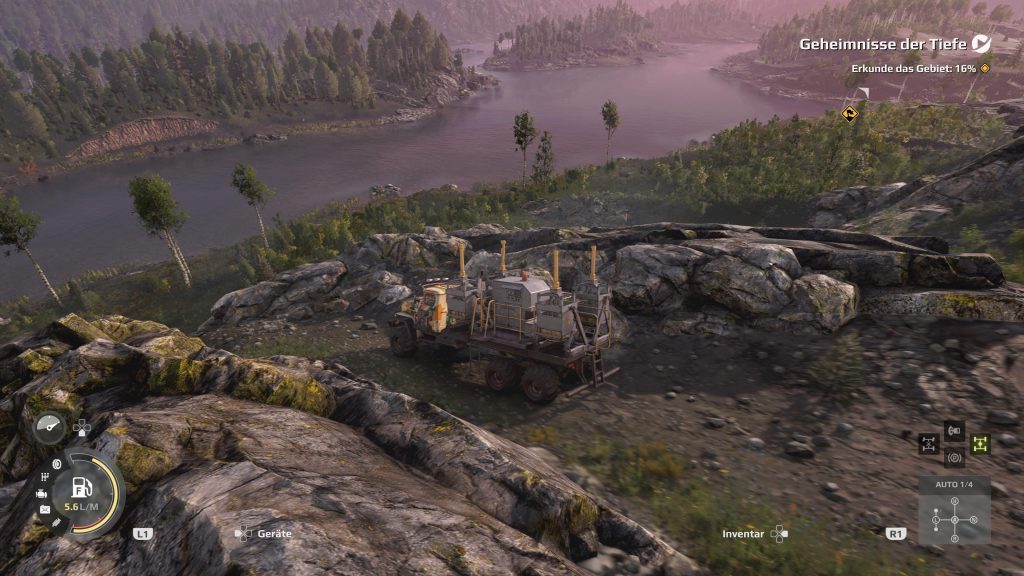Toggle the green all-wheel drive icon

coord(980,442)
